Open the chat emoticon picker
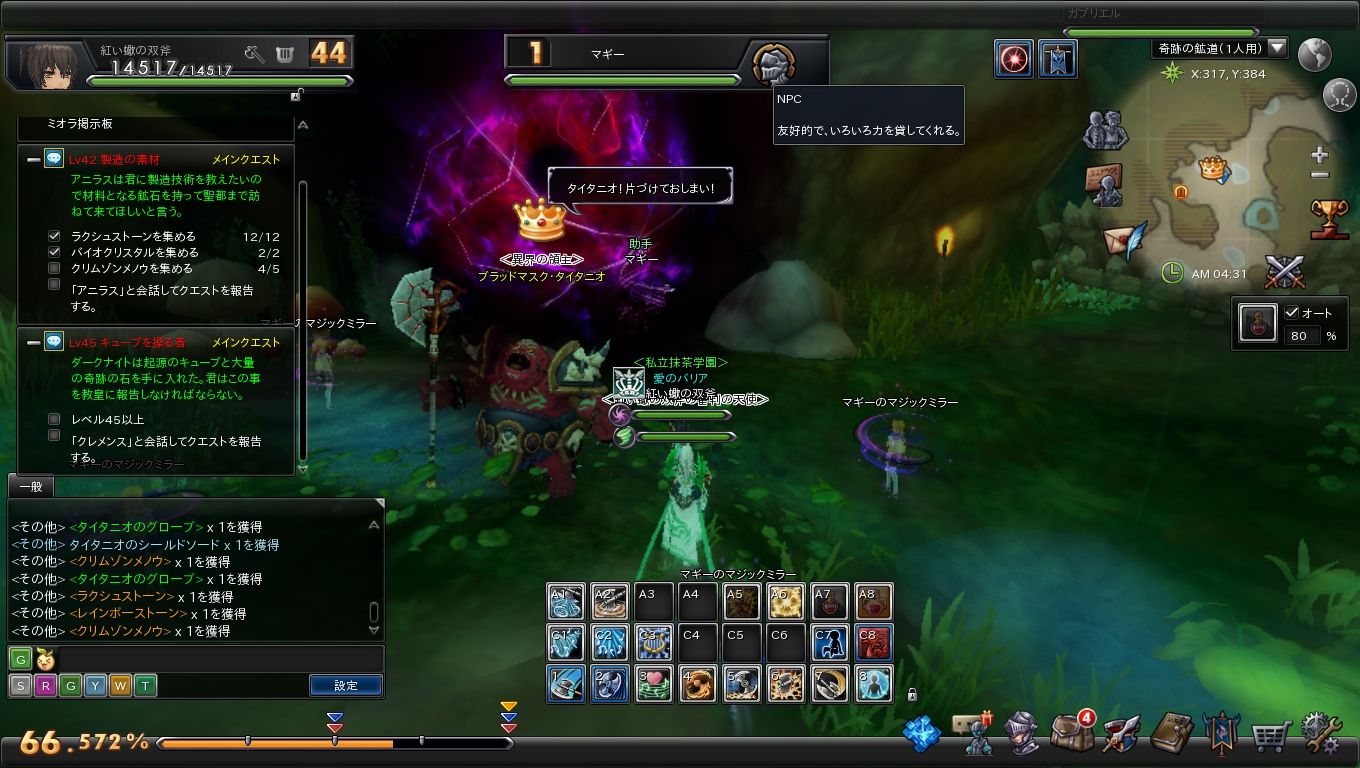 [x=44, y=659]
